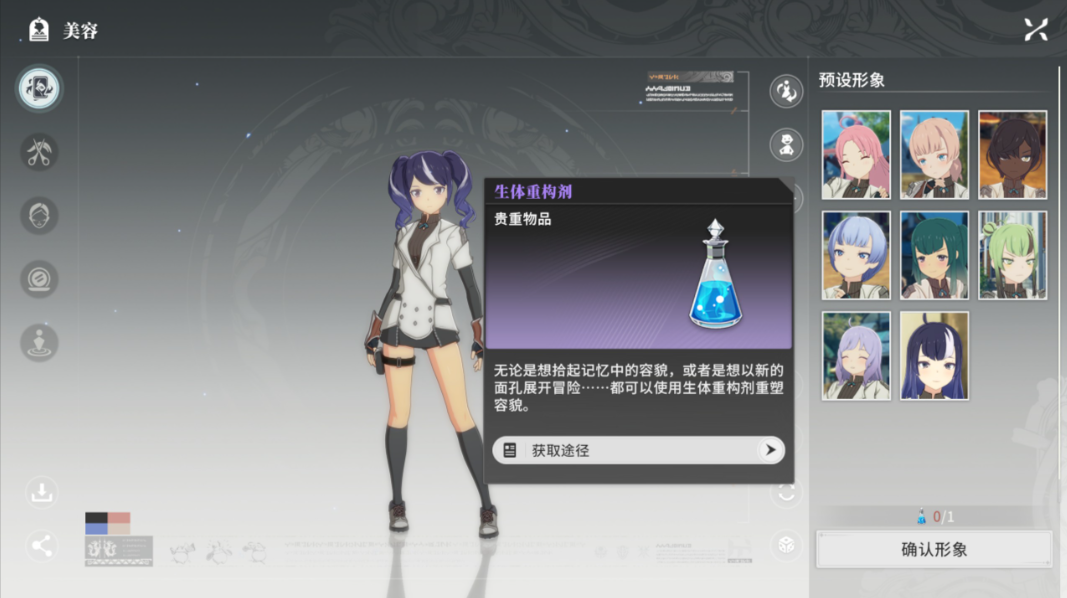Open the body figure tab

point(40,342)
